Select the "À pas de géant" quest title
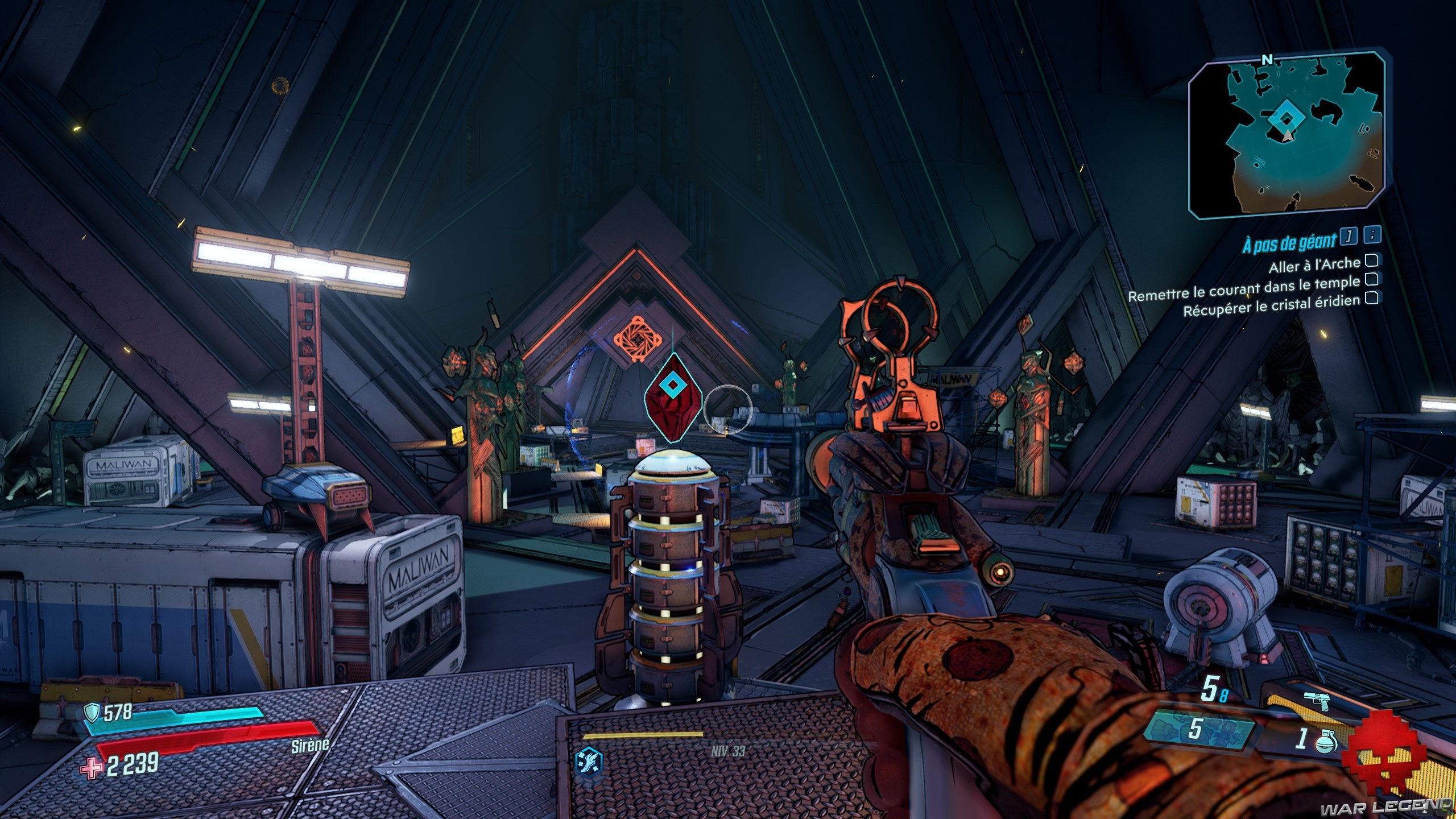The image size is (1456, 819). 1289,243
